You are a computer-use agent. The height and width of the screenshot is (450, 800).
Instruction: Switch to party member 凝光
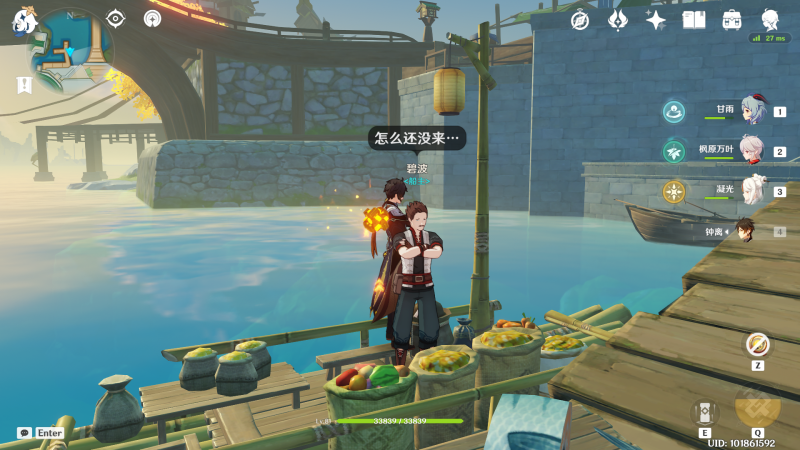coord(752,190)
